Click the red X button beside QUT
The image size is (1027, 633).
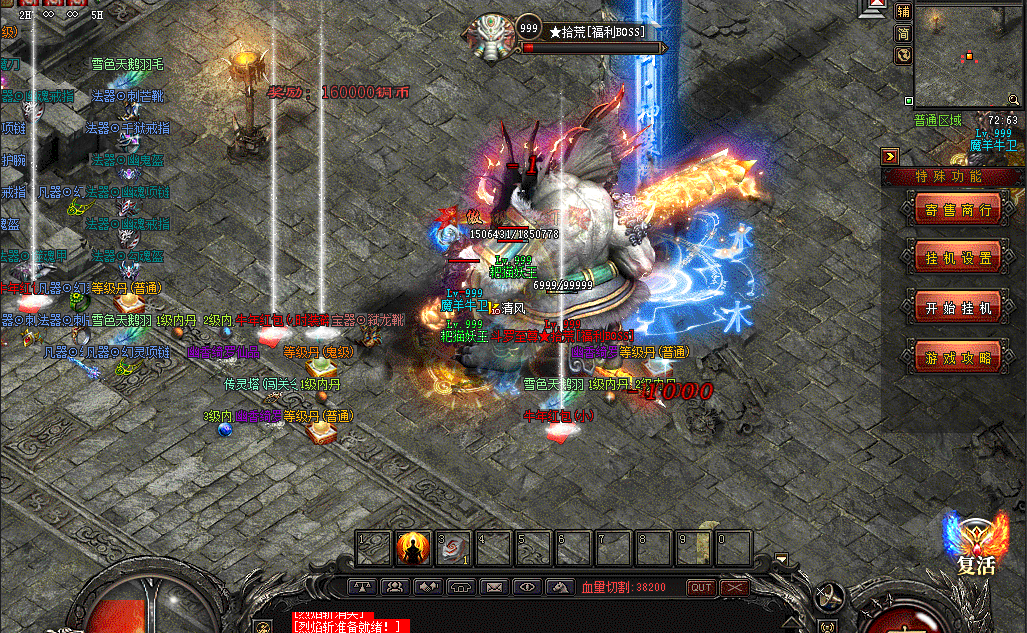pos(734,588)
